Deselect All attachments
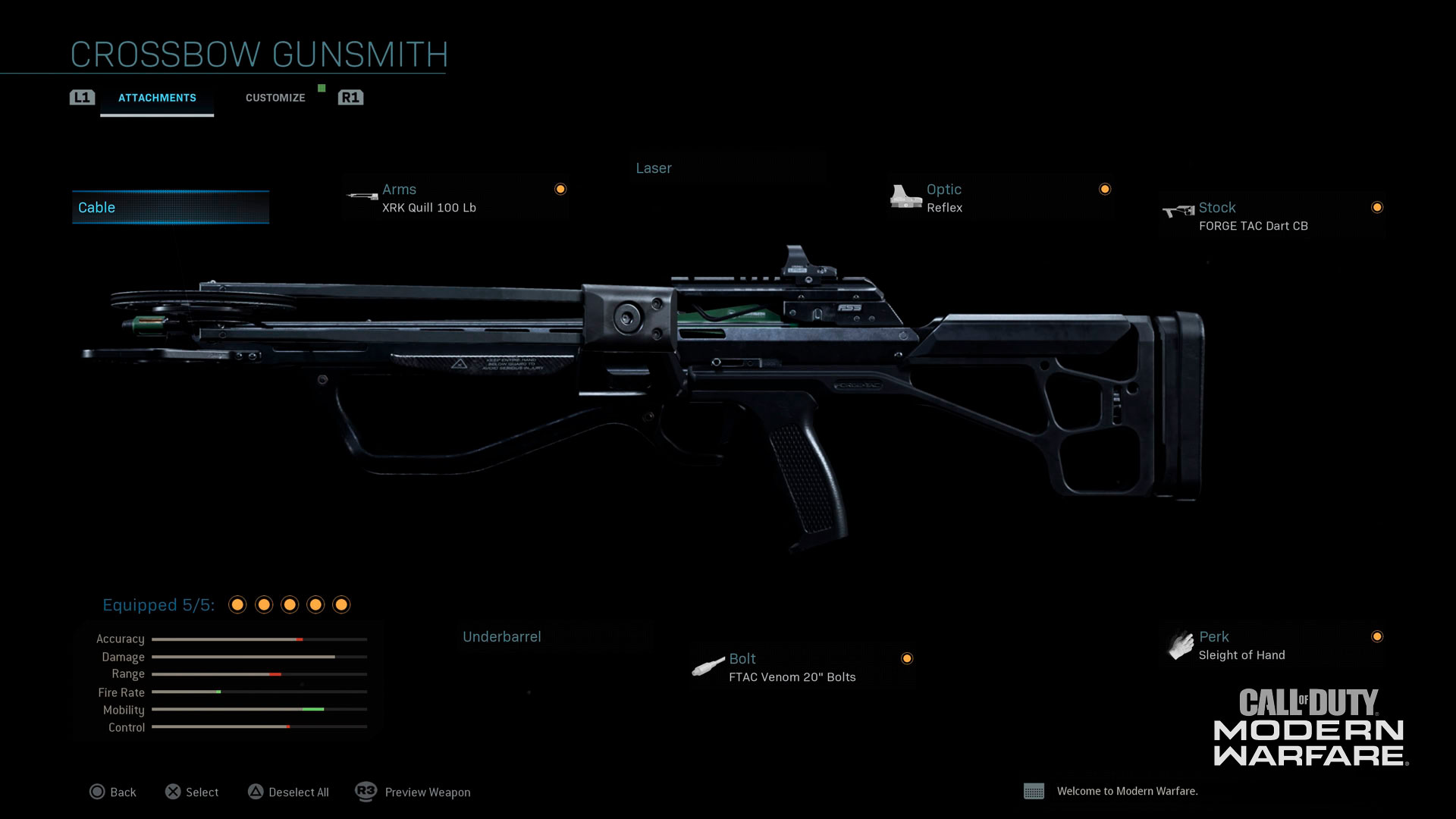Screen dimensions: 1456x819 click(288, 792)
